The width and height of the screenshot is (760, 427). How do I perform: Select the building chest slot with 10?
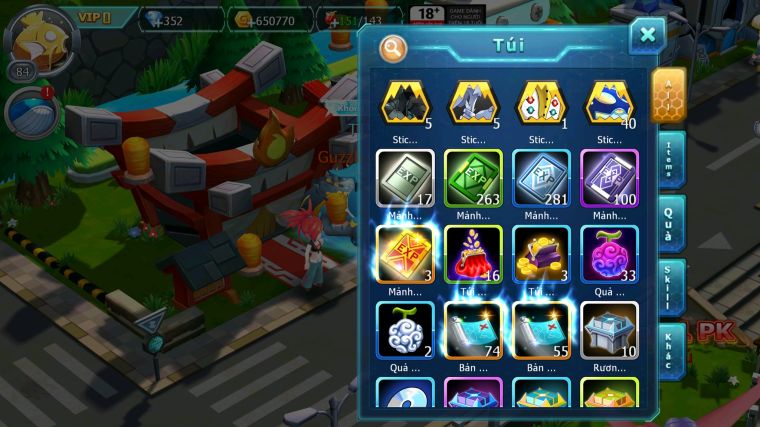point(609,330)
